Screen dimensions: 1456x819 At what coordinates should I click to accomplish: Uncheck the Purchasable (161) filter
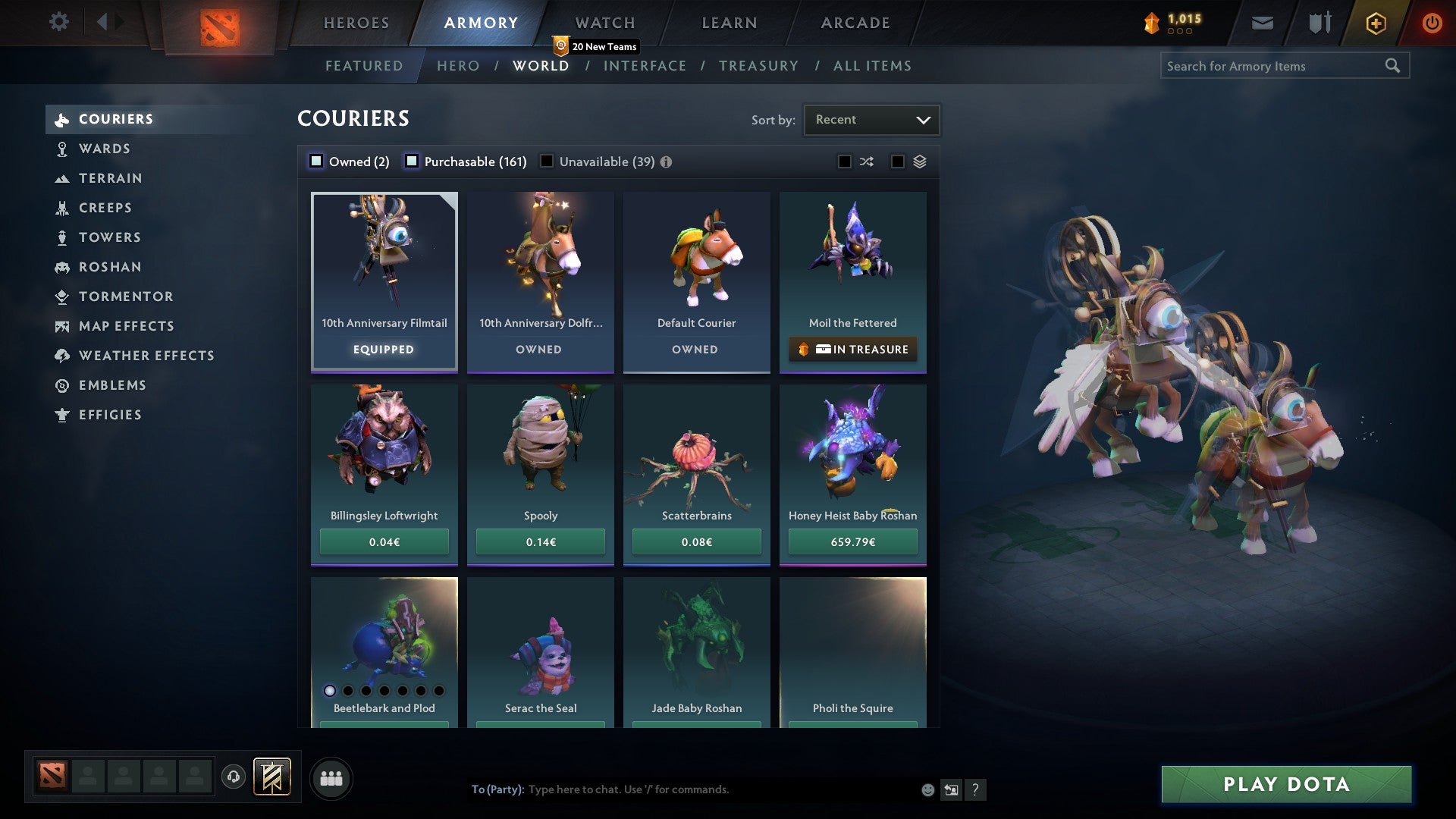[x=412, y=162]
